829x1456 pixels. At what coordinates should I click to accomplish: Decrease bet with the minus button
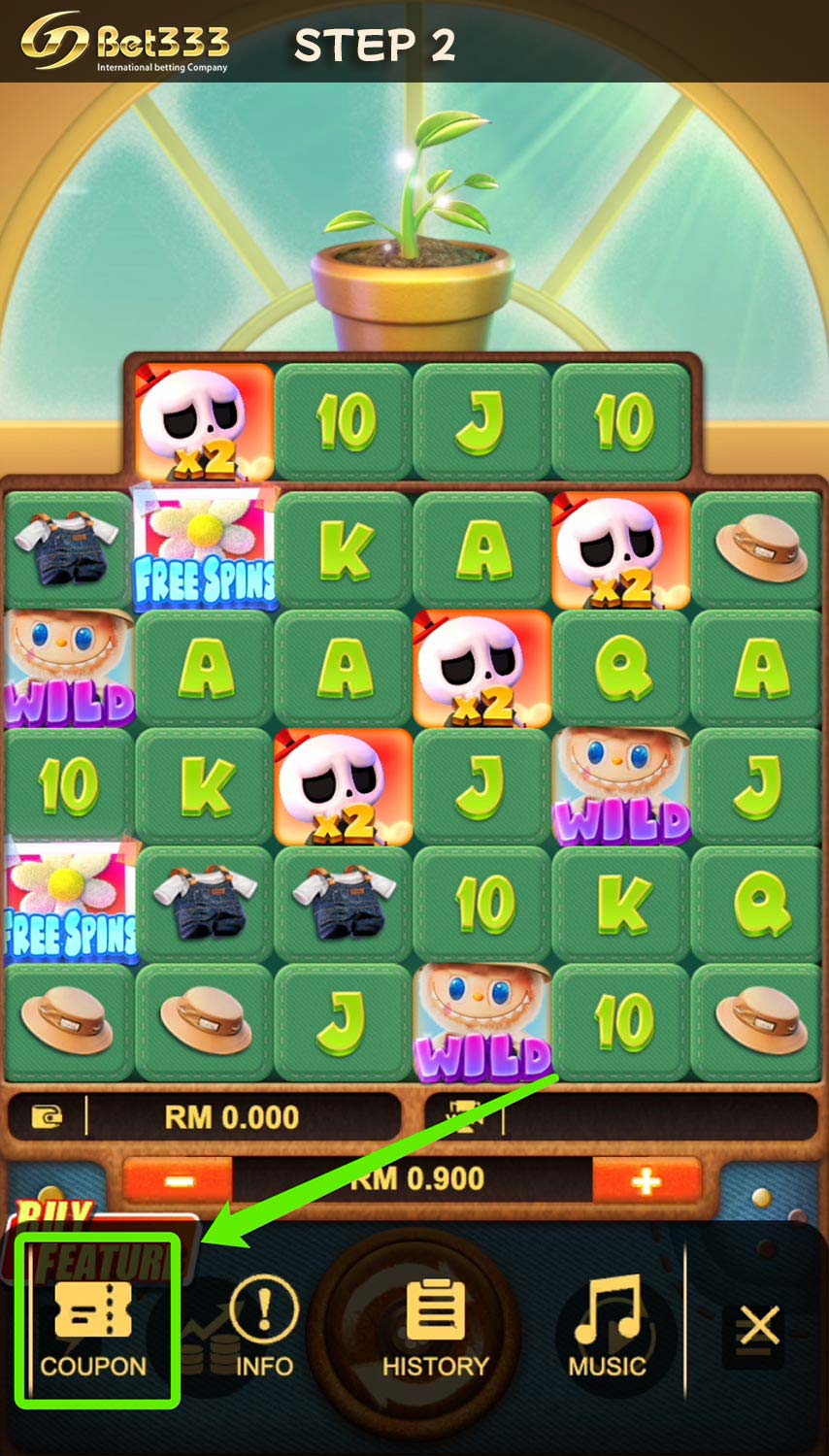coord(179,1180)
